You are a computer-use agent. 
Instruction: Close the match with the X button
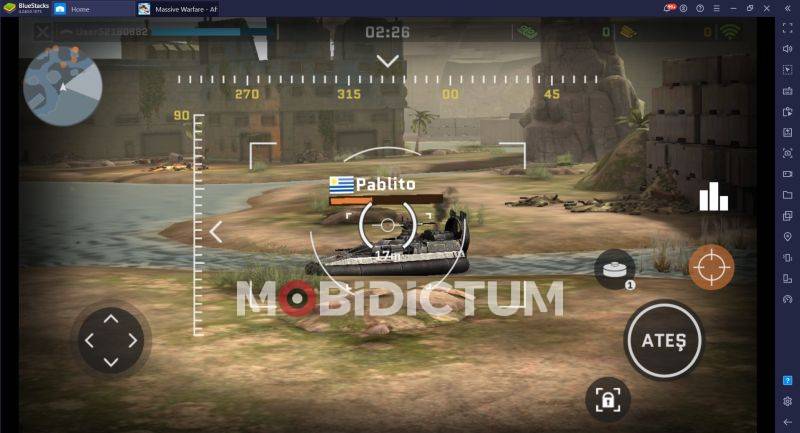[42, 32]
